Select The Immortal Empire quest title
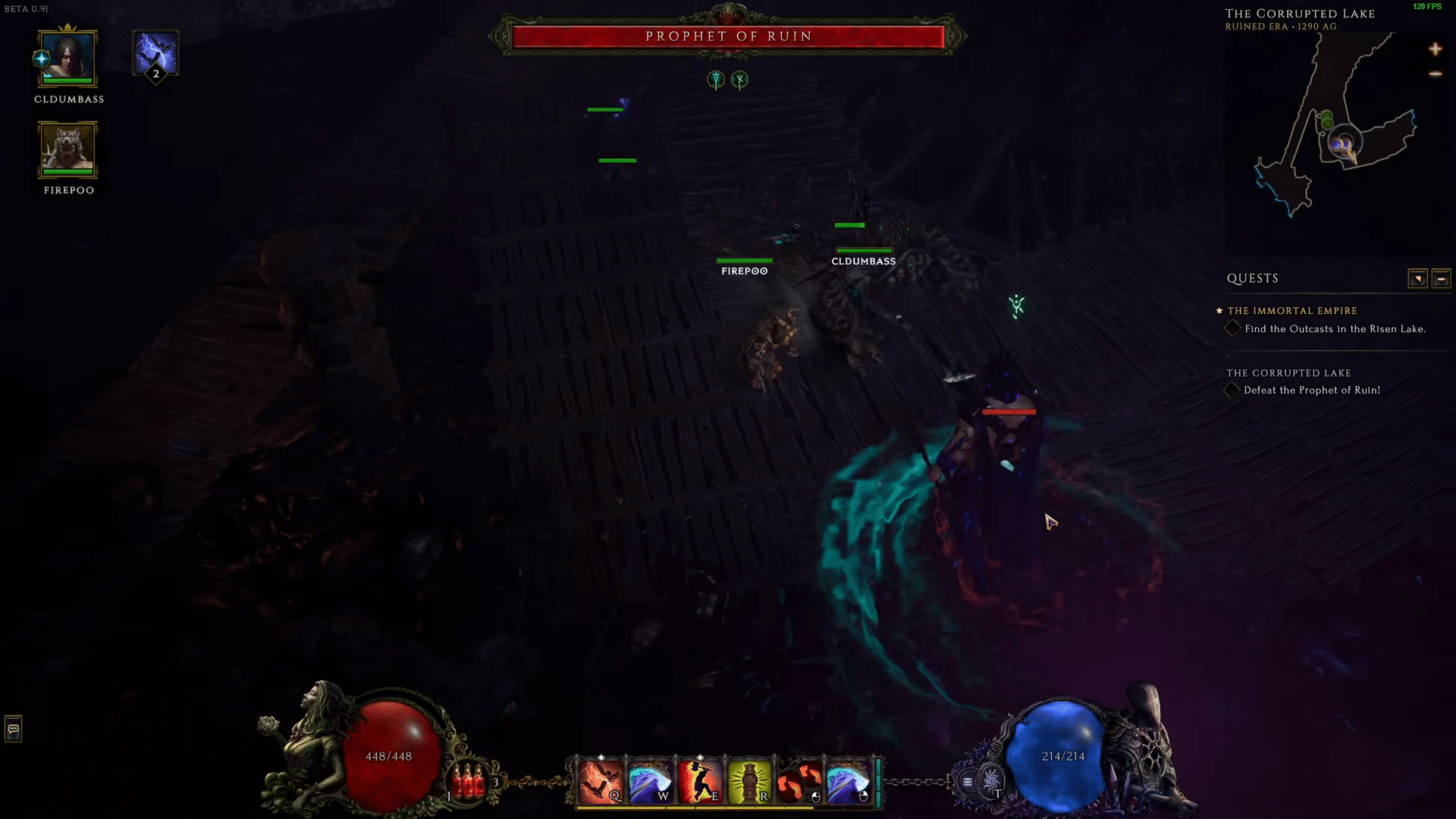The image size is (1456, 819). click(x=1291, y=311)
